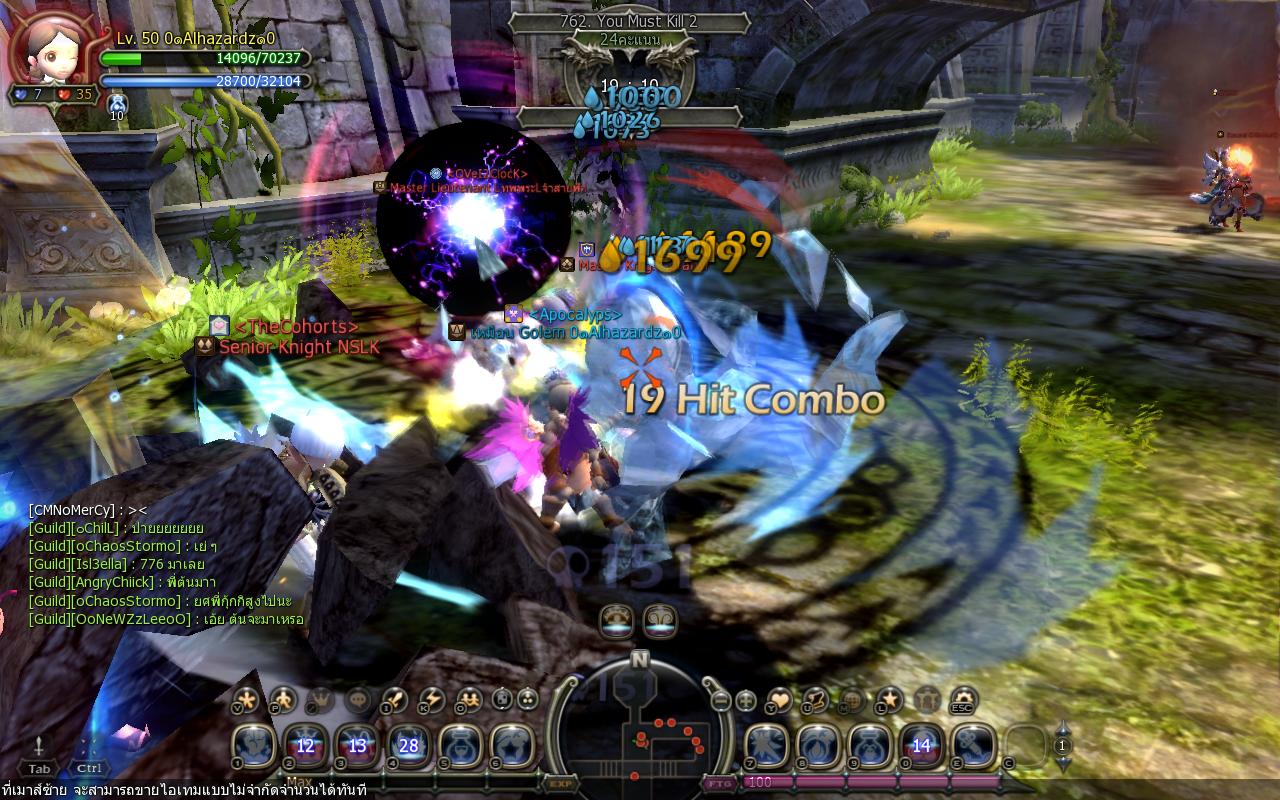
Task: Open the scroll quest menu icon
Action: (x=816, y=700)
